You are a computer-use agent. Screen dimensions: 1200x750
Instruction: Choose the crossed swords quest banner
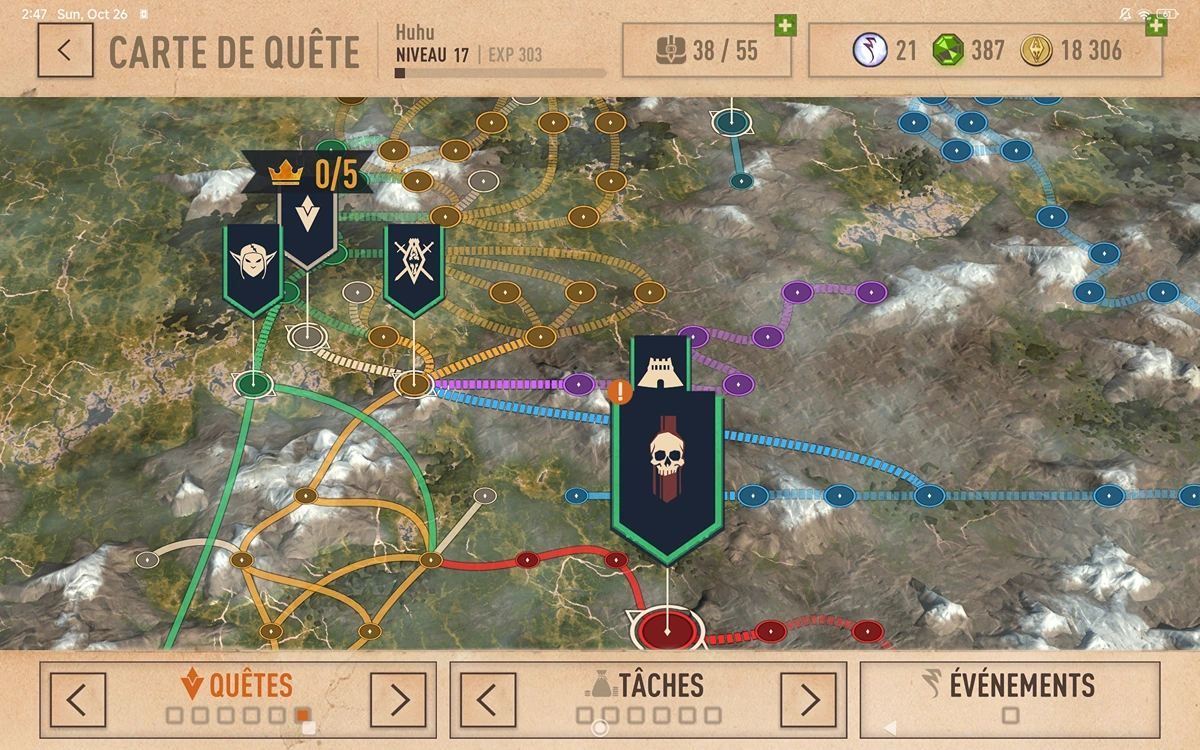tap(414, 265)
